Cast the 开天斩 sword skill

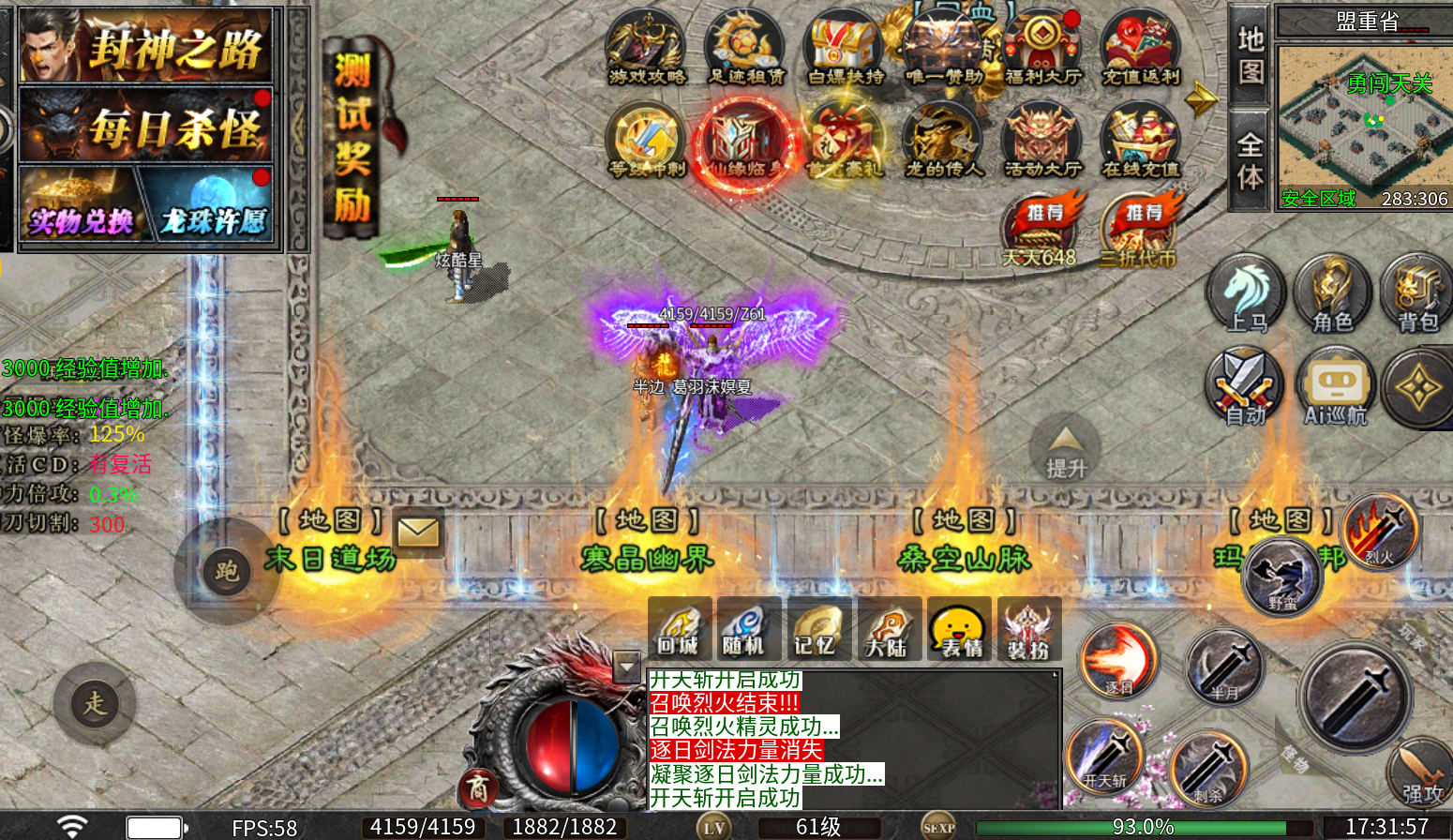(x=1104, y=756)
